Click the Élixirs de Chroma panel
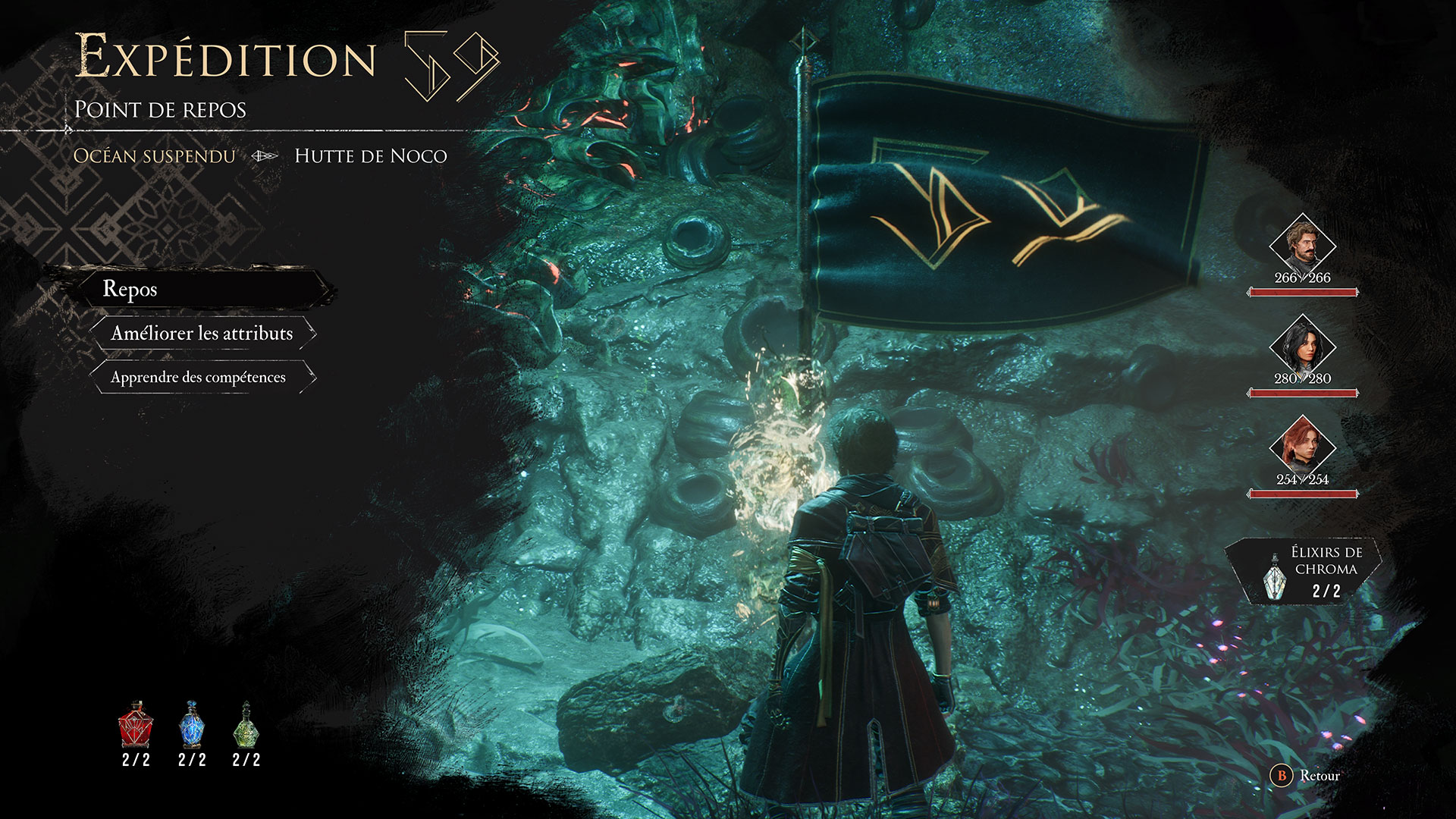 coord(1304,573)
